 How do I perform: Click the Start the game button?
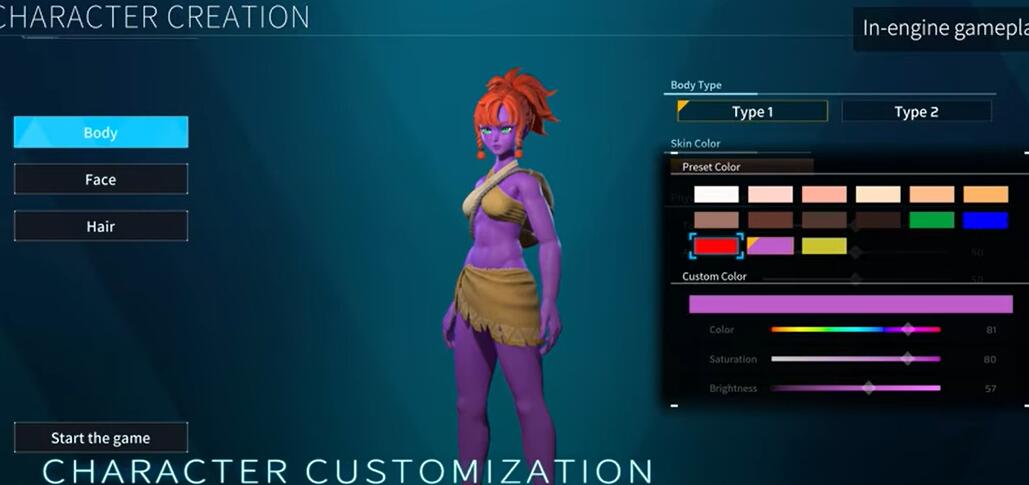click(x=101, y=438)
